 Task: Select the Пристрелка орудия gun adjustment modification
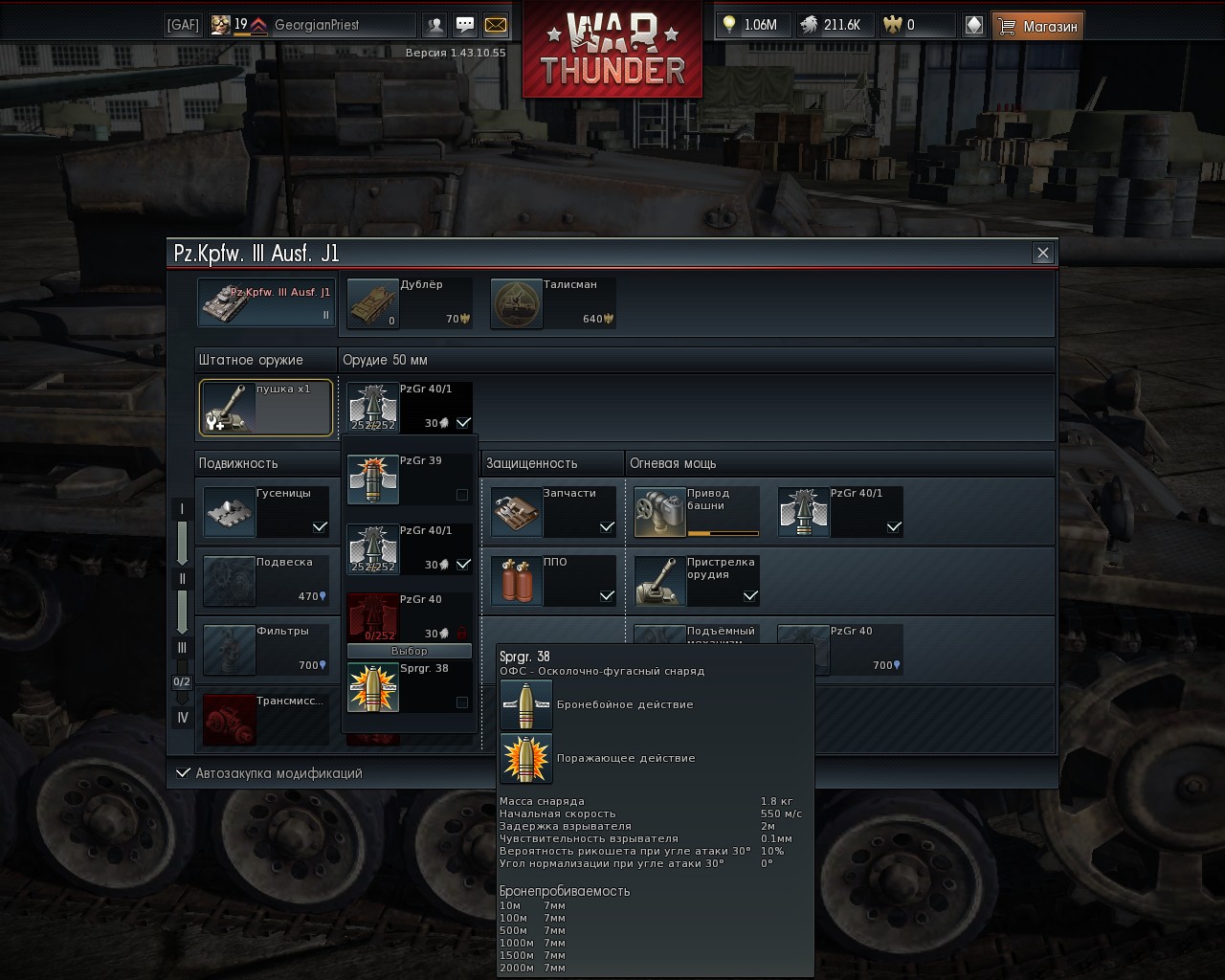(x=696, y=581)
